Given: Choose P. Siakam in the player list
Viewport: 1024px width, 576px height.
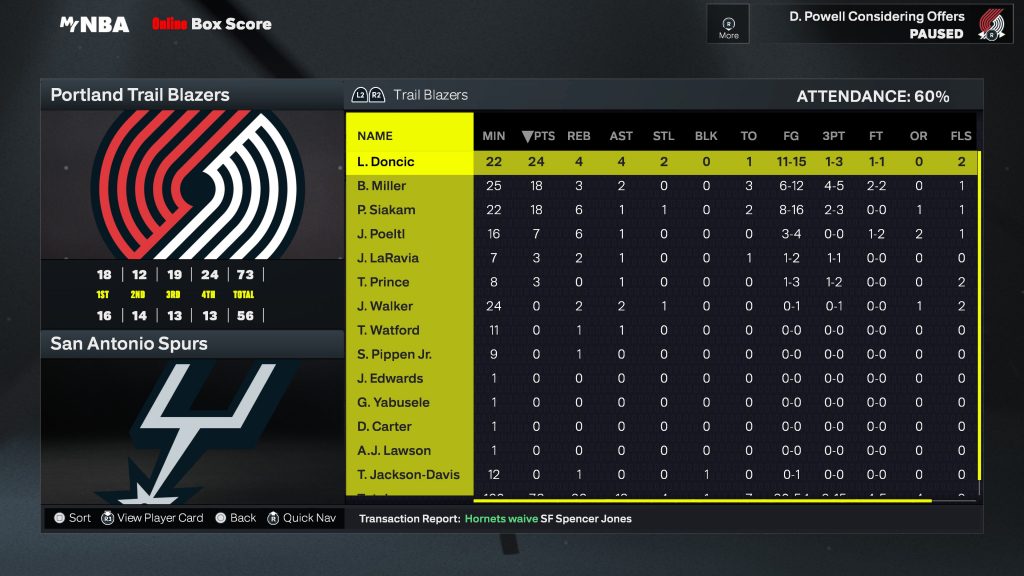Looking at the screenshot, I should [386, 210].
